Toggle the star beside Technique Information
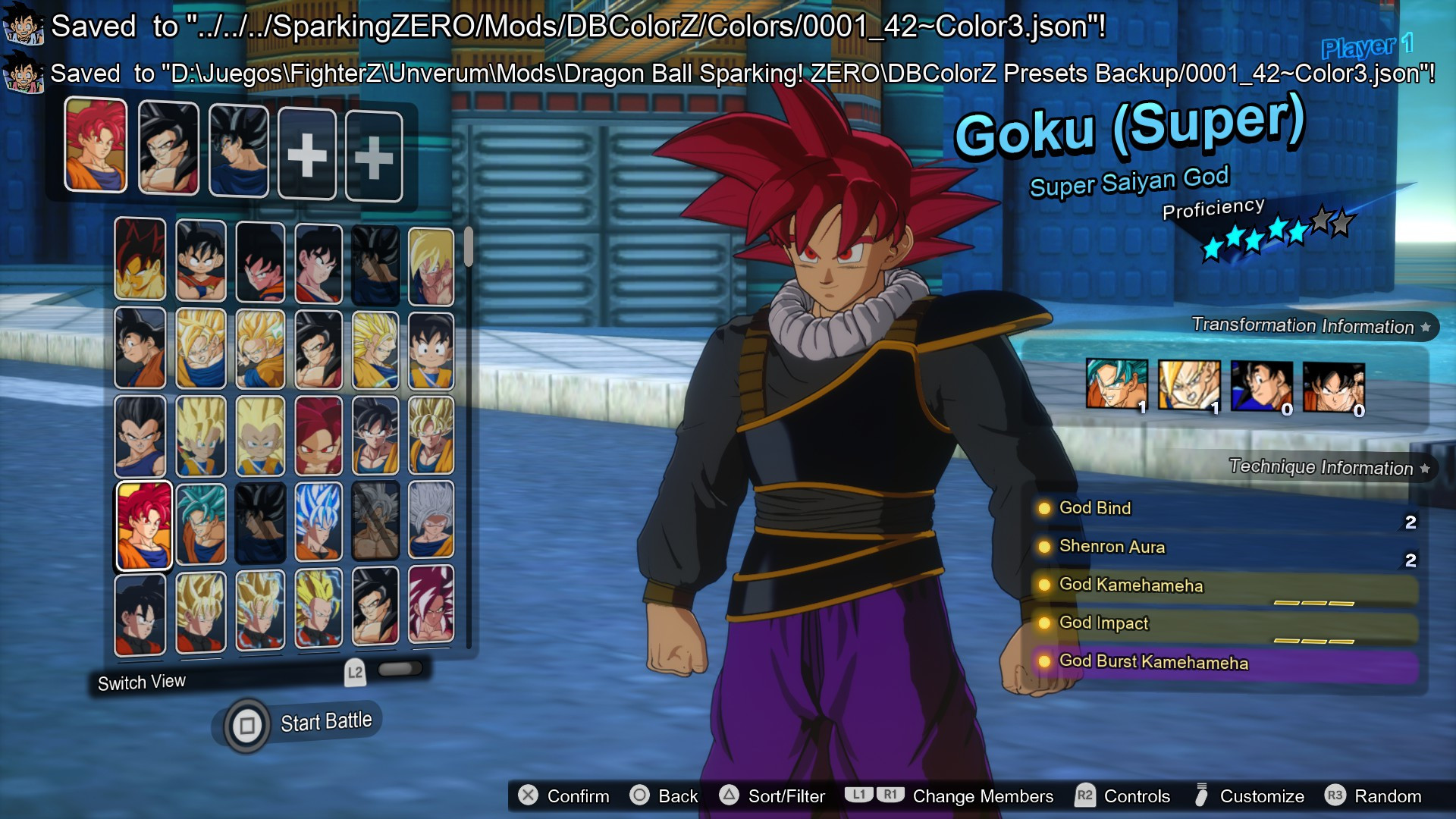The width and height of the screenshot is (1456, 819). click(1423, 468)
